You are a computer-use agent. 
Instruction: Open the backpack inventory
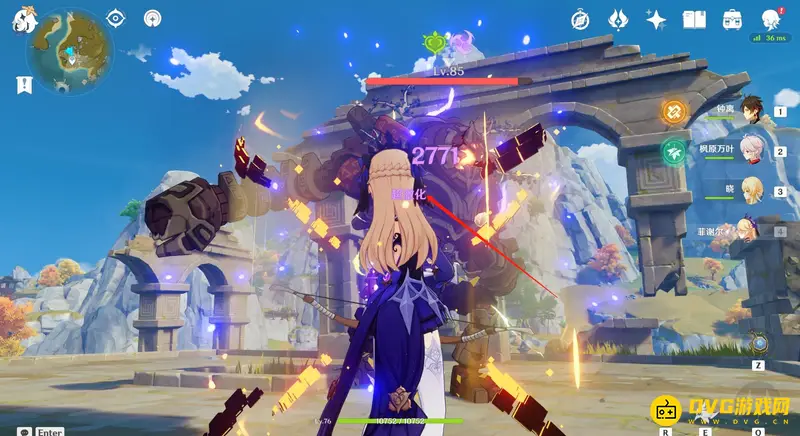click(732, 19)
